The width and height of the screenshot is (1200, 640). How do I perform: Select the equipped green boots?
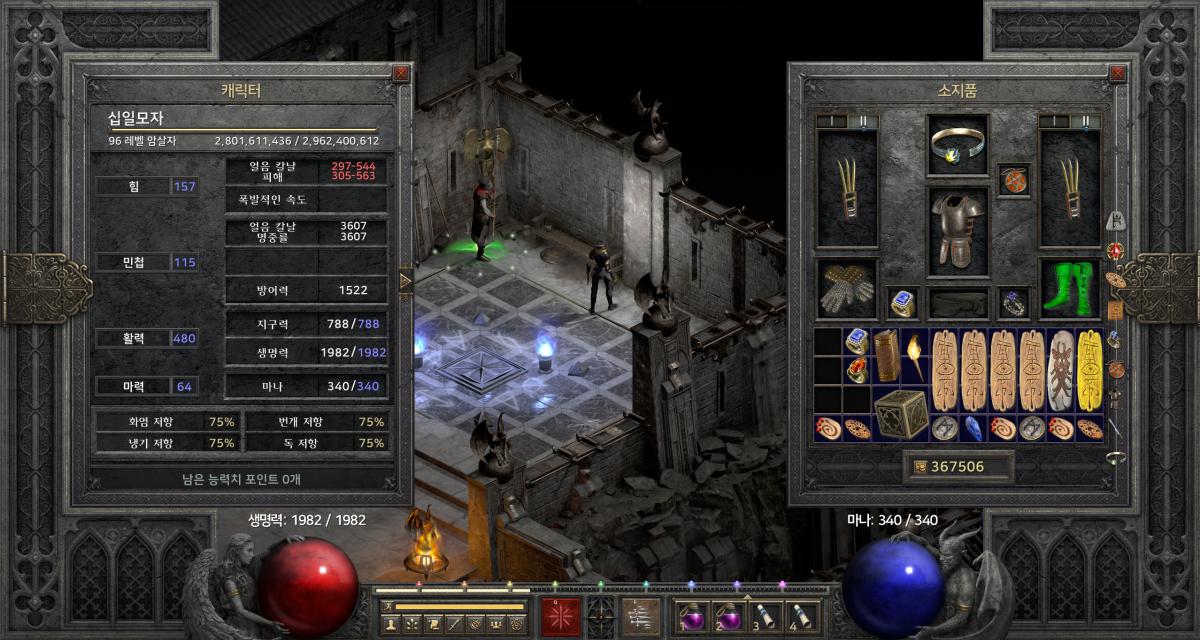coord(1070,289)
